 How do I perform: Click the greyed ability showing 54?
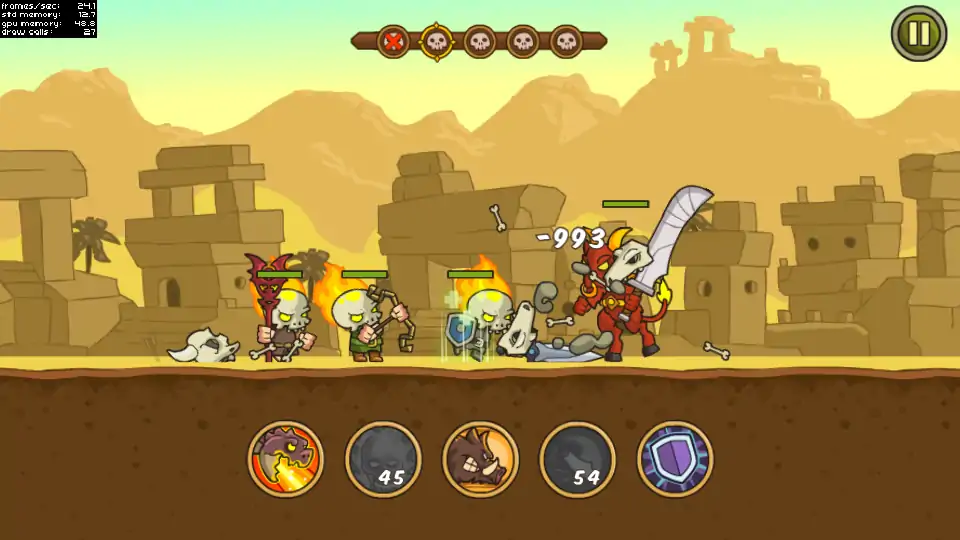pos(577,459)
